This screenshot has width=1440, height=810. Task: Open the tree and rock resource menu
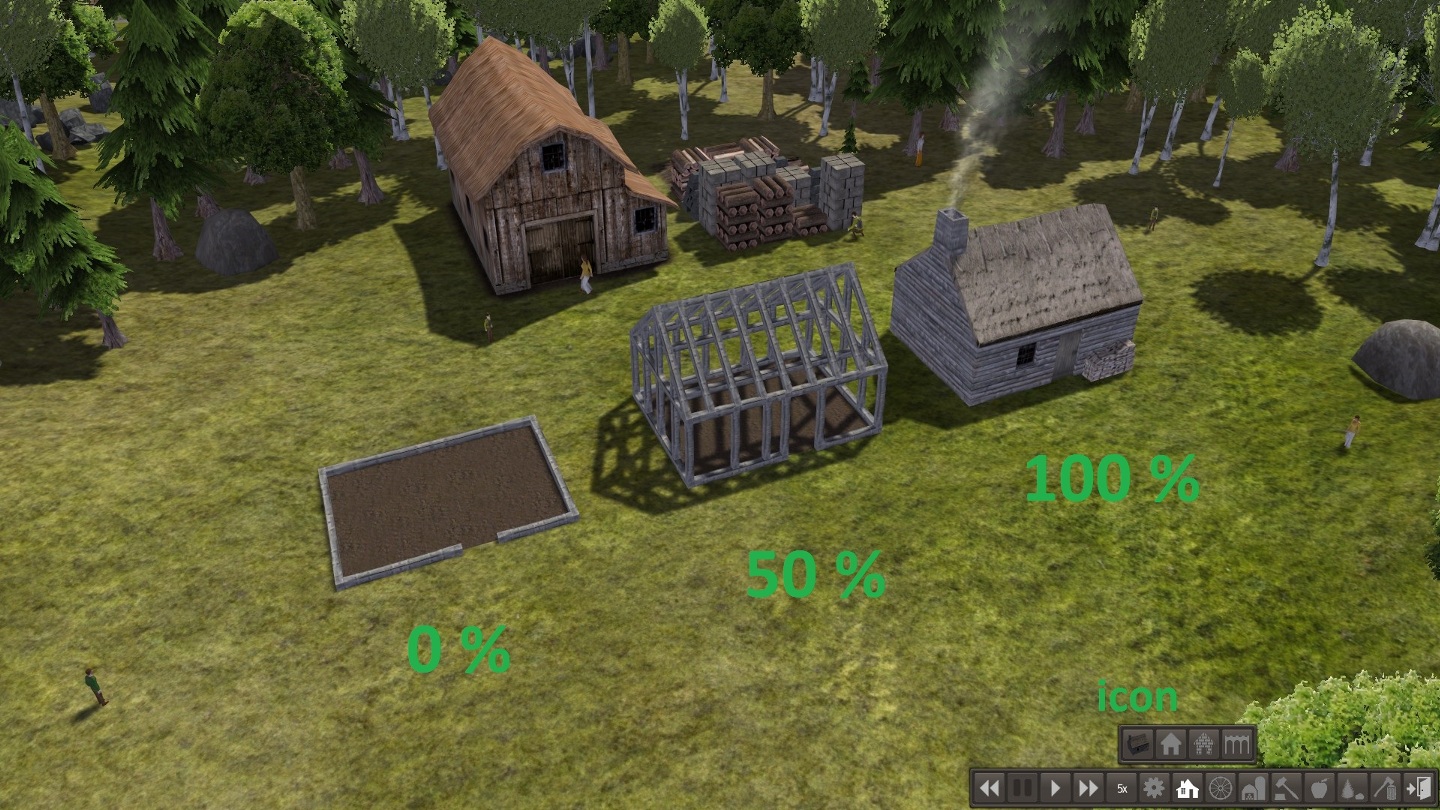pos(1352,788)
